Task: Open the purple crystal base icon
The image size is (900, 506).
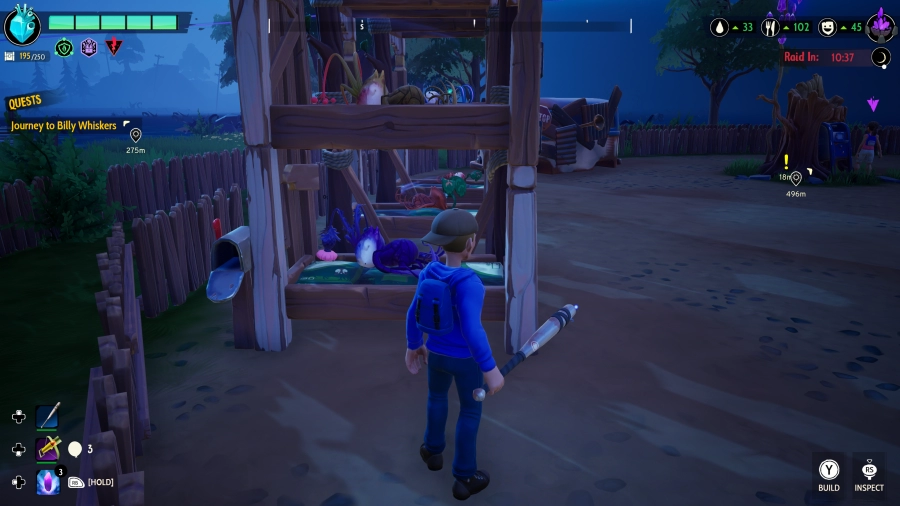Action: [880, 24]
